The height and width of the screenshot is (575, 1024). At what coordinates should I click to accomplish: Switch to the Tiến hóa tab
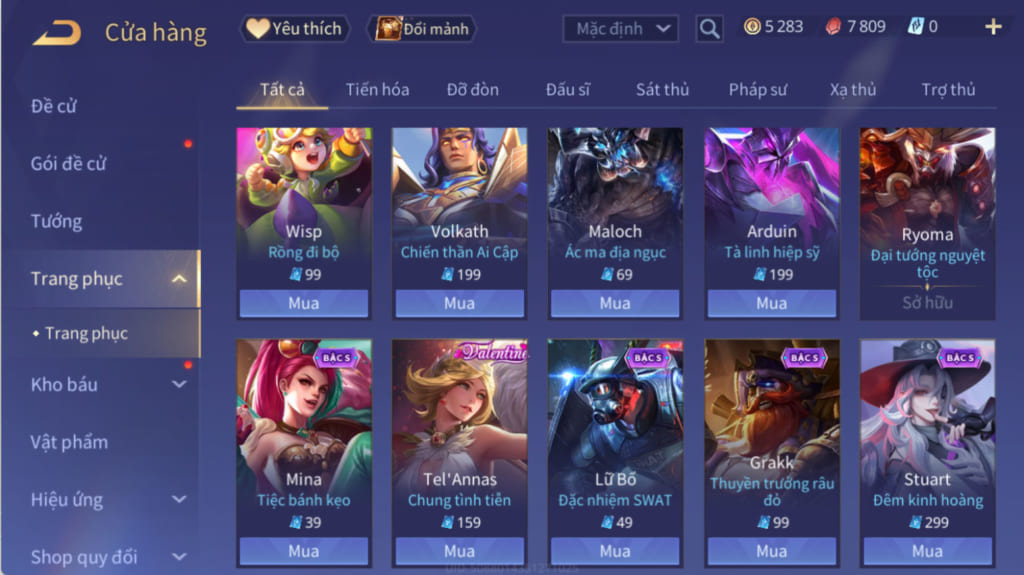(x=377, y=89)
